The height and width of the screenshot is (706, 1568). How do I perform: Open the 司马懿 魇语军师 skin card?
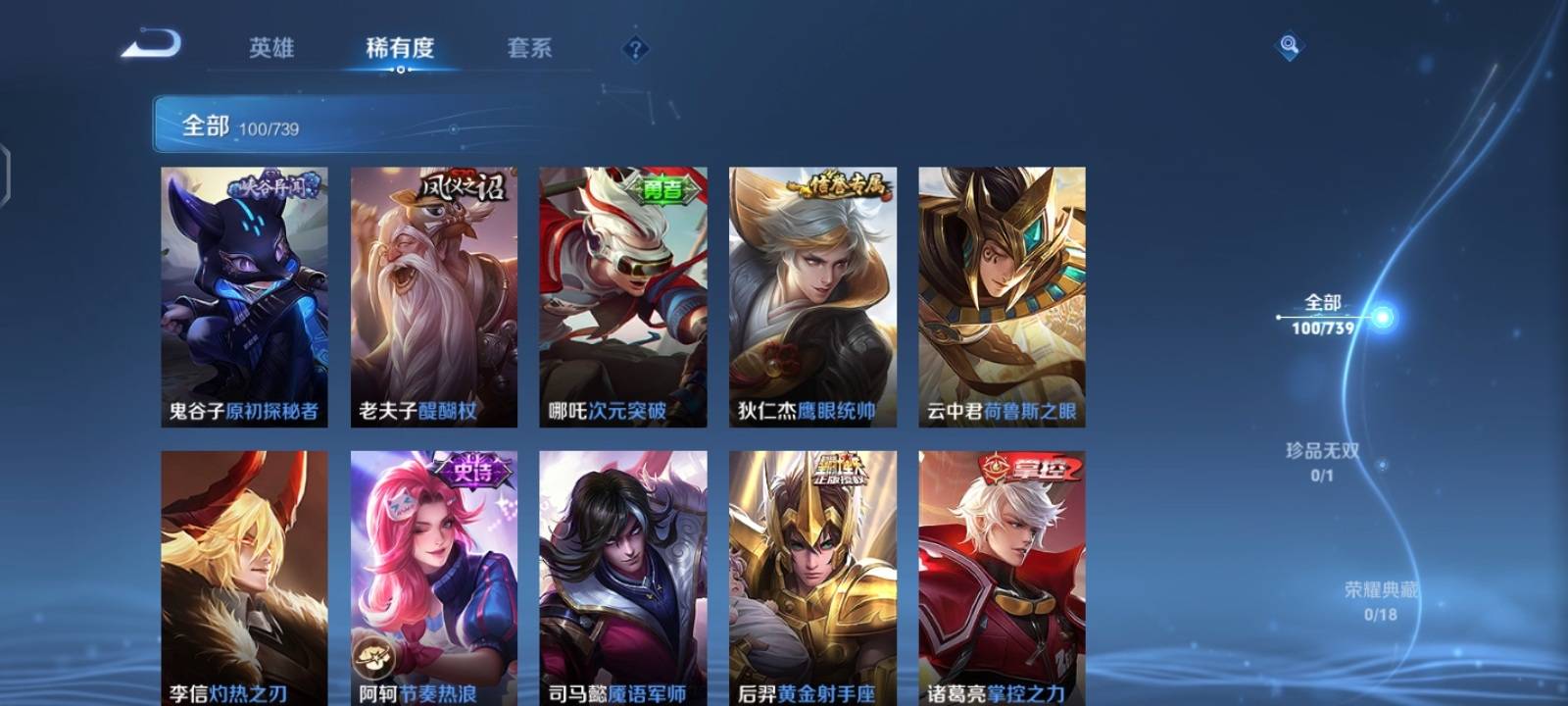click(622, 579)
